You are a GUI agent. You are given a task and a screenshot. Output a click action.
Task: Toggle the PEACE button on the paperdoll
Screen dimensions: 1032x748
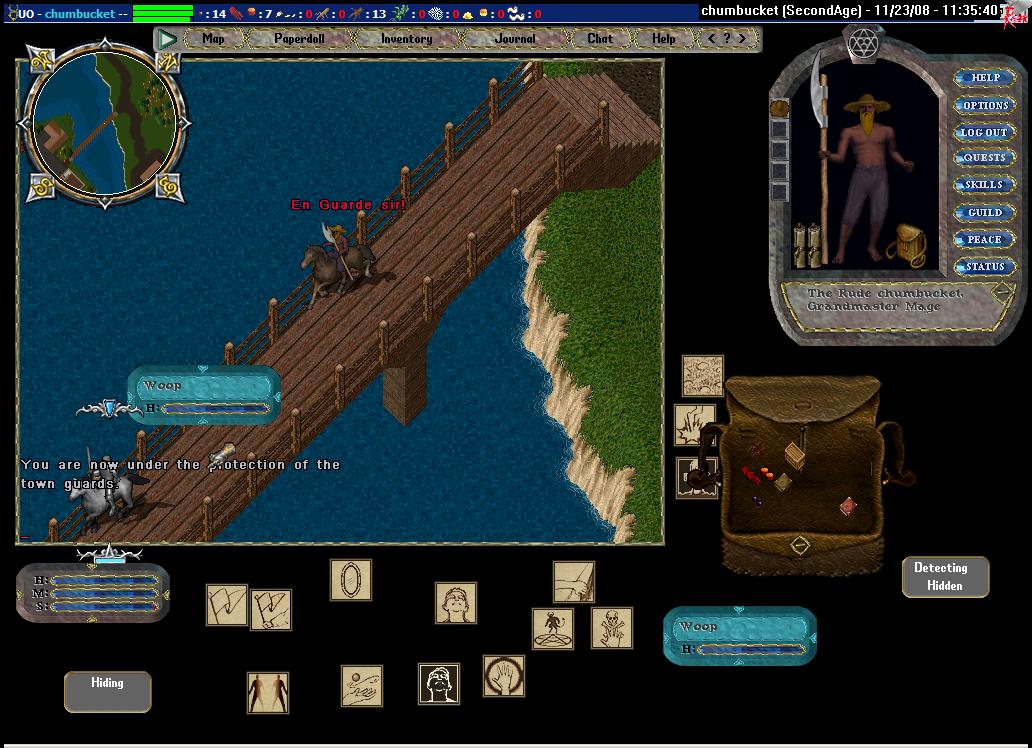point(985,240)
